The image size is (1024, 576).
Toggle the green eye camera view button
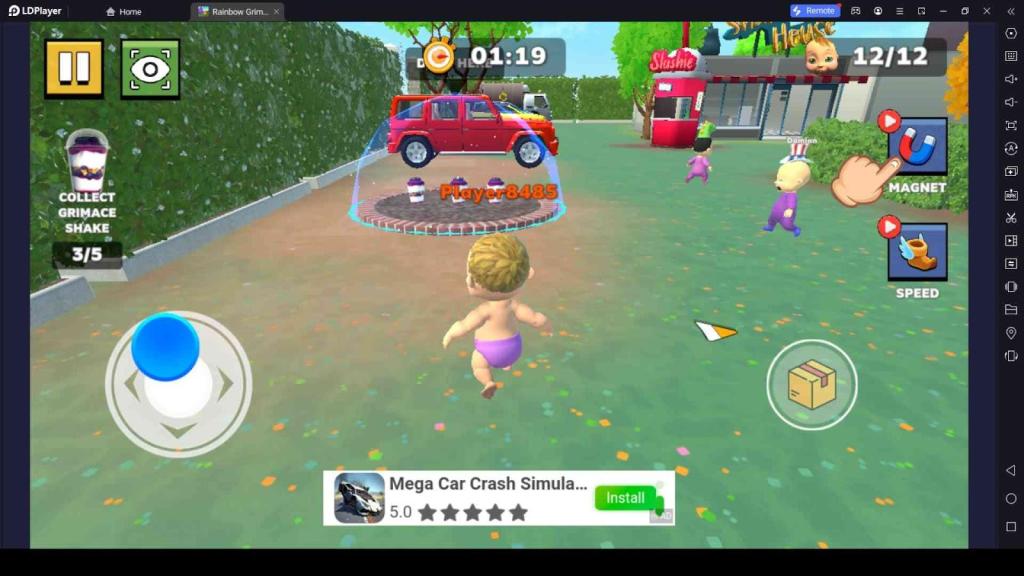[x=150, y=68]
